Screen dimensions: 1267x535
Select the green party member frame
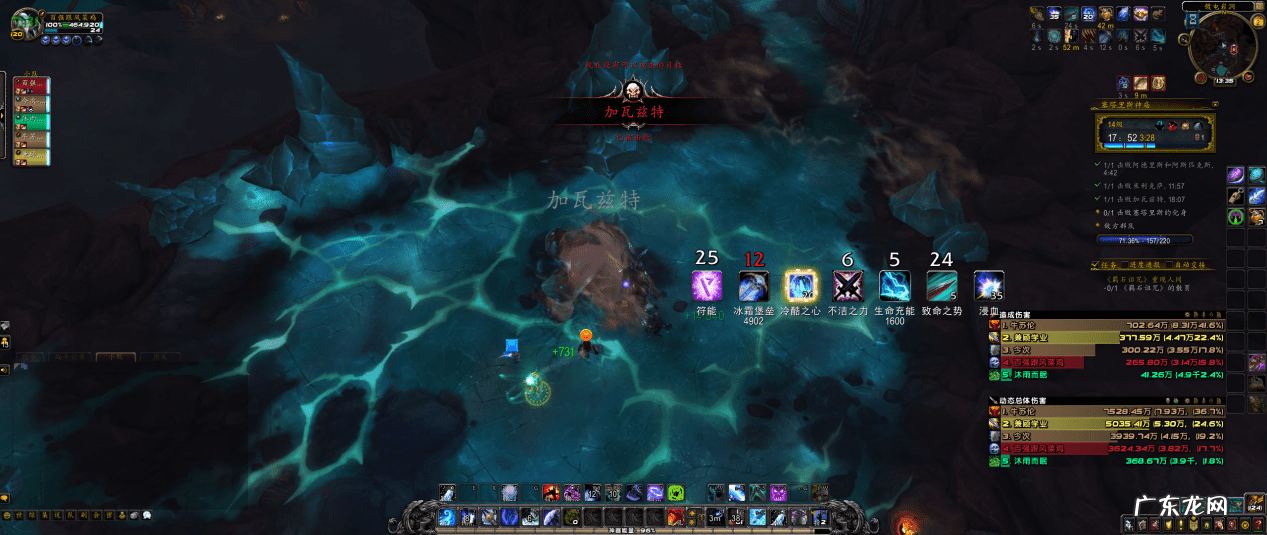30,121
